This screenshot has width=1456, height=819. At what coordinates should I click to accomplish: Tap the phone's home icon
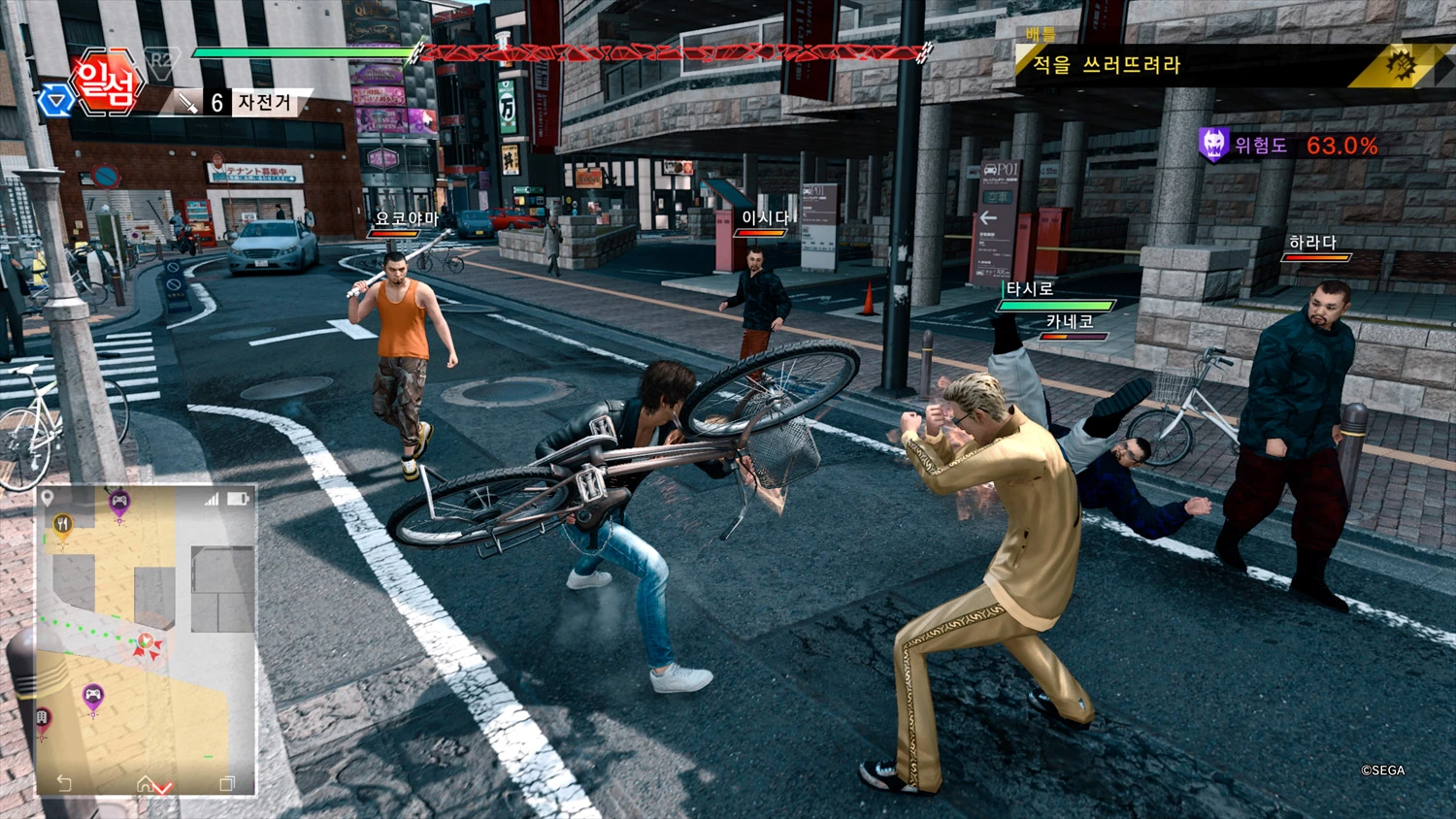click(145, 782)
